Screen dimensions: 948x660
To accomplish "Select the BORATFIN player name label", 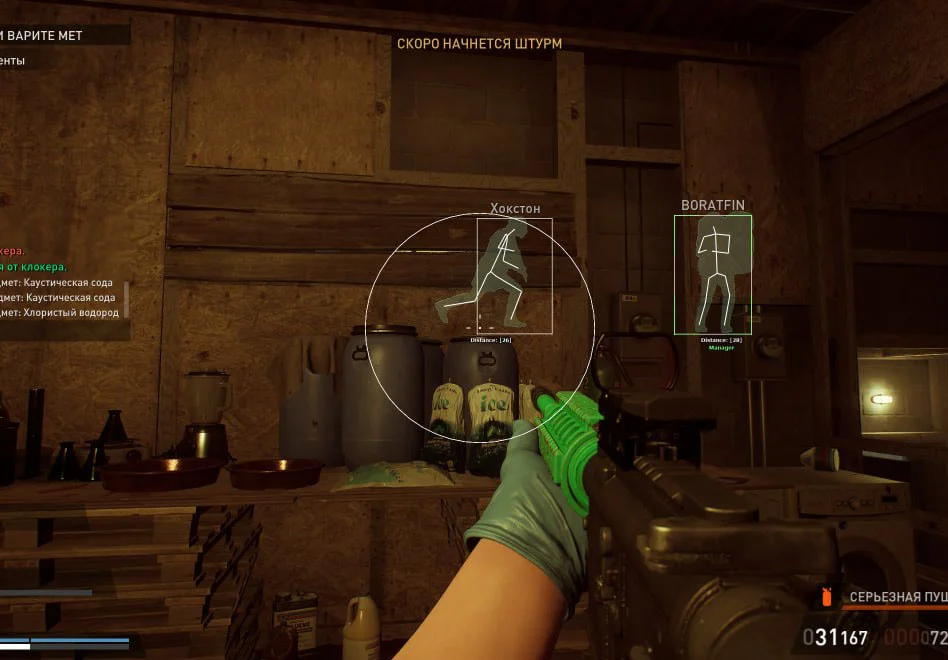I will [712, 205].
